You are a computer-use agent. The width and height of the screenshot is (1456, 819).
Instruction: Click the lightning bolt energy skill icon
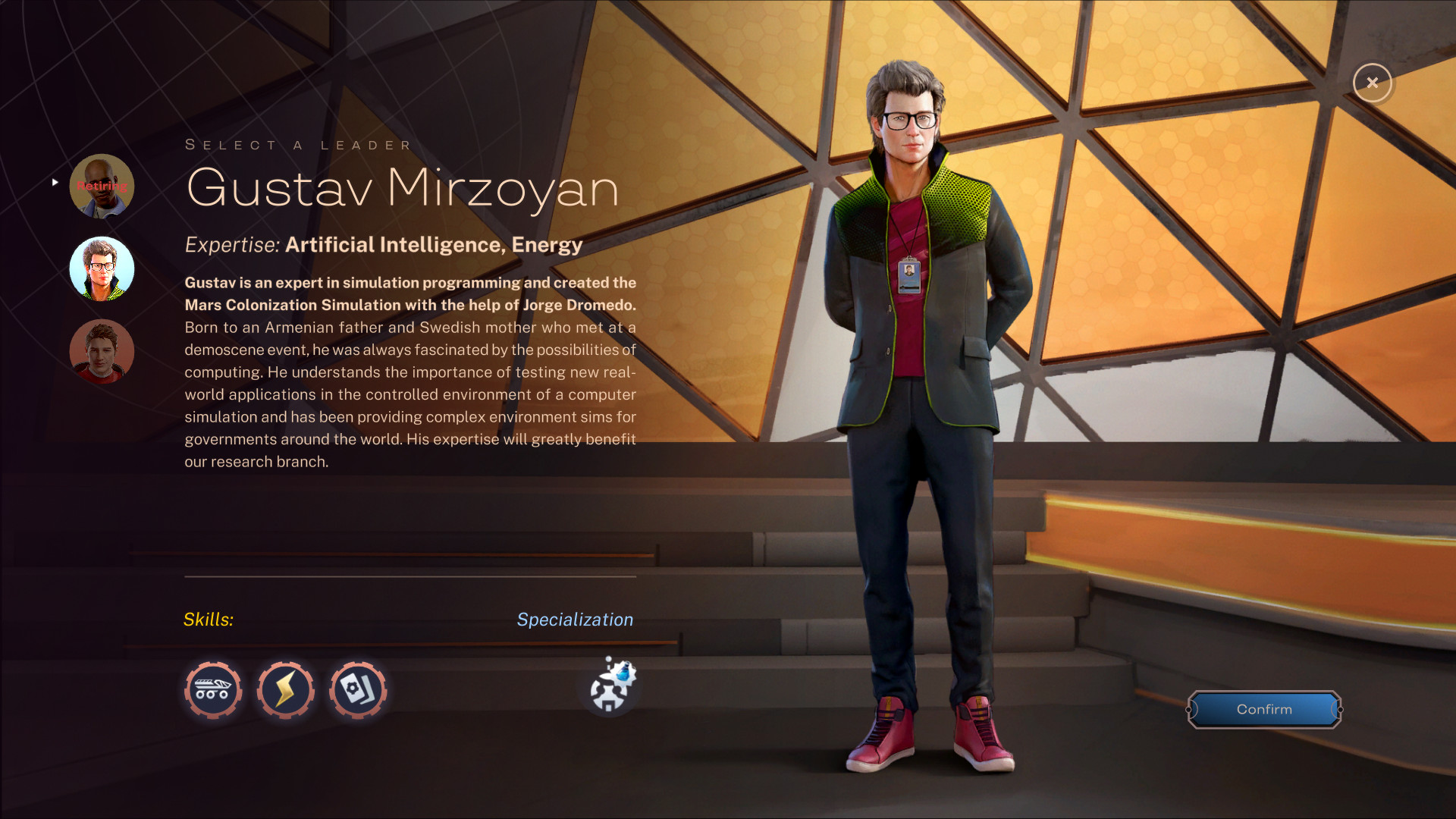coord(286,690)
